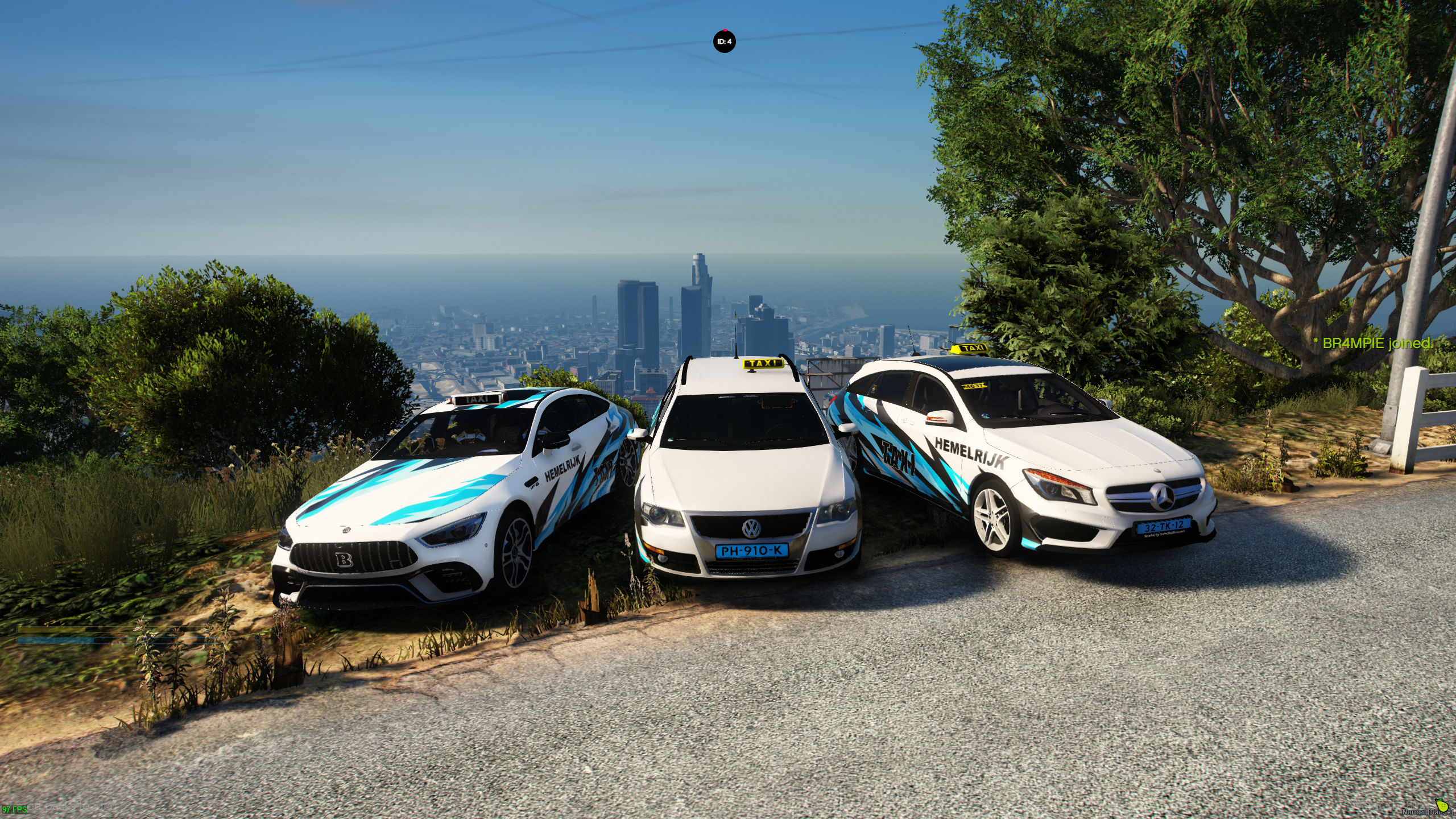The height and width of the screenshot is (819, 1456).
Task: Click the pear voice range icon
Action: coord(1441,805)
